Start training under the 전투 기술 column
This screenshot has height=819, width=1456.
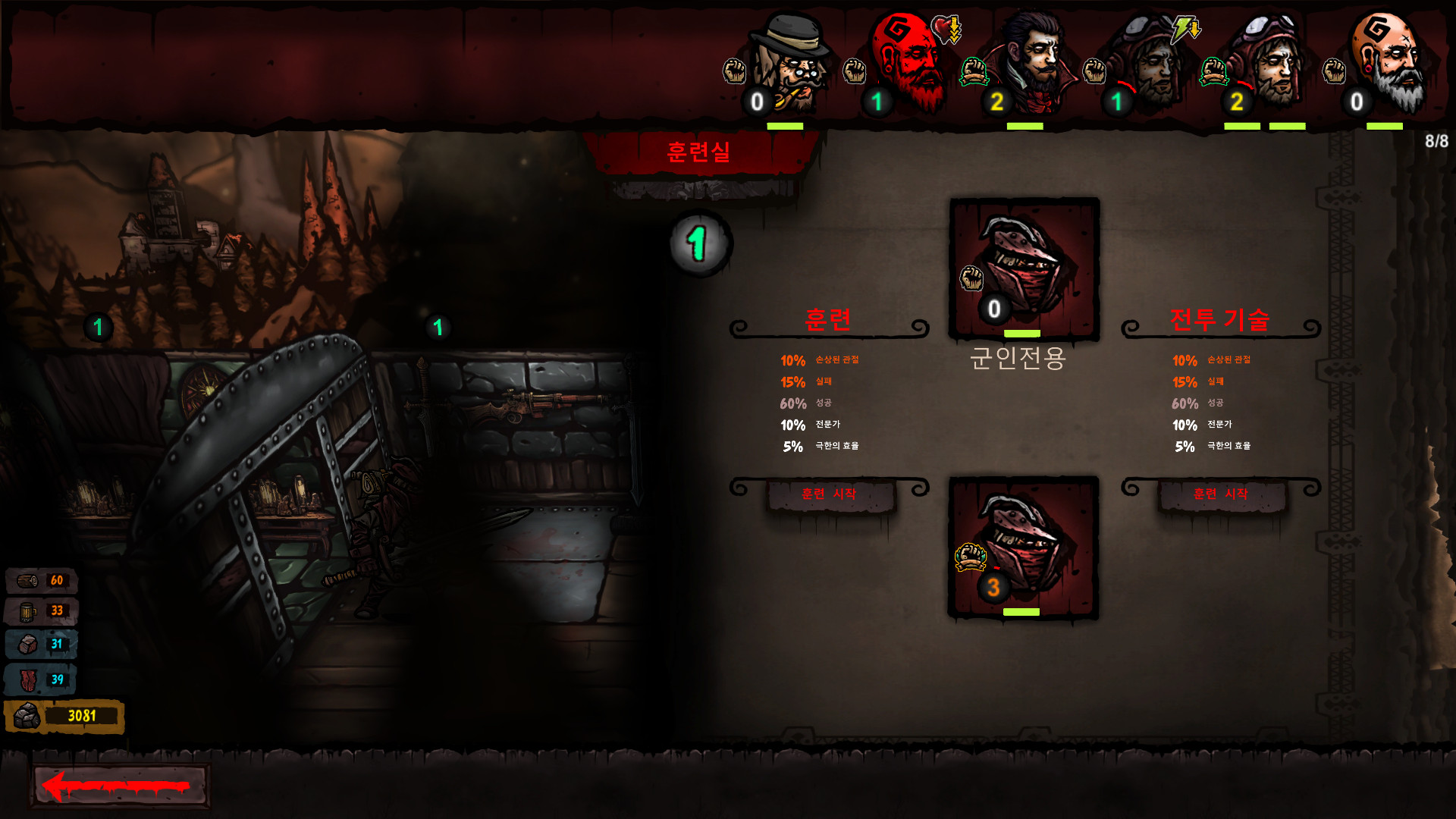click(1220, 494)
